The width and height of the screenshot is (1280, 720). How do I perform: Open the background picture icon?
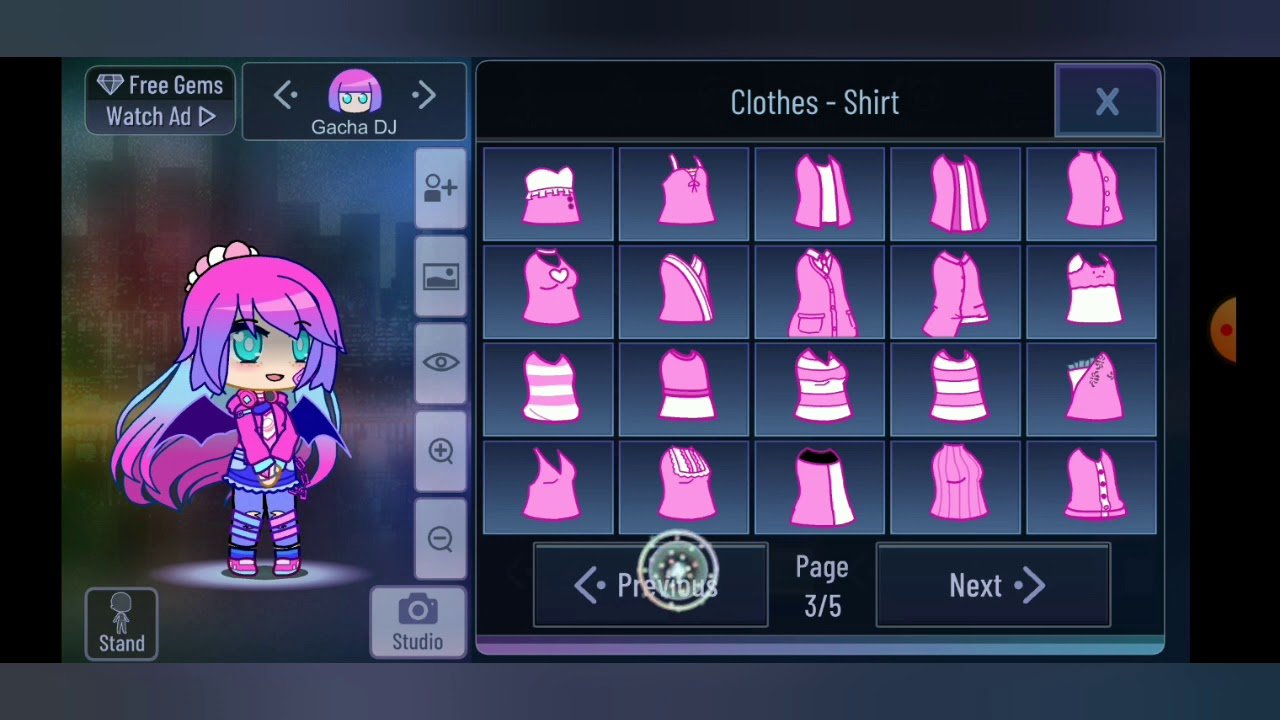pyautogui.click(x=440, y=277)
